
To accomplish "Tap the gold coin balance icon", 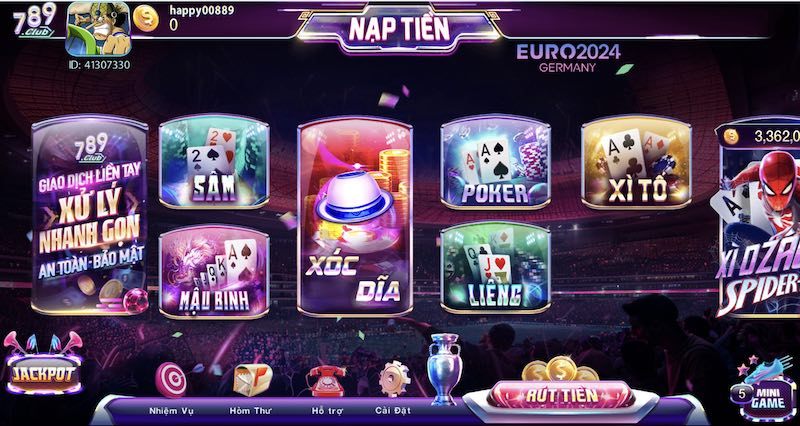I will 146,18.
